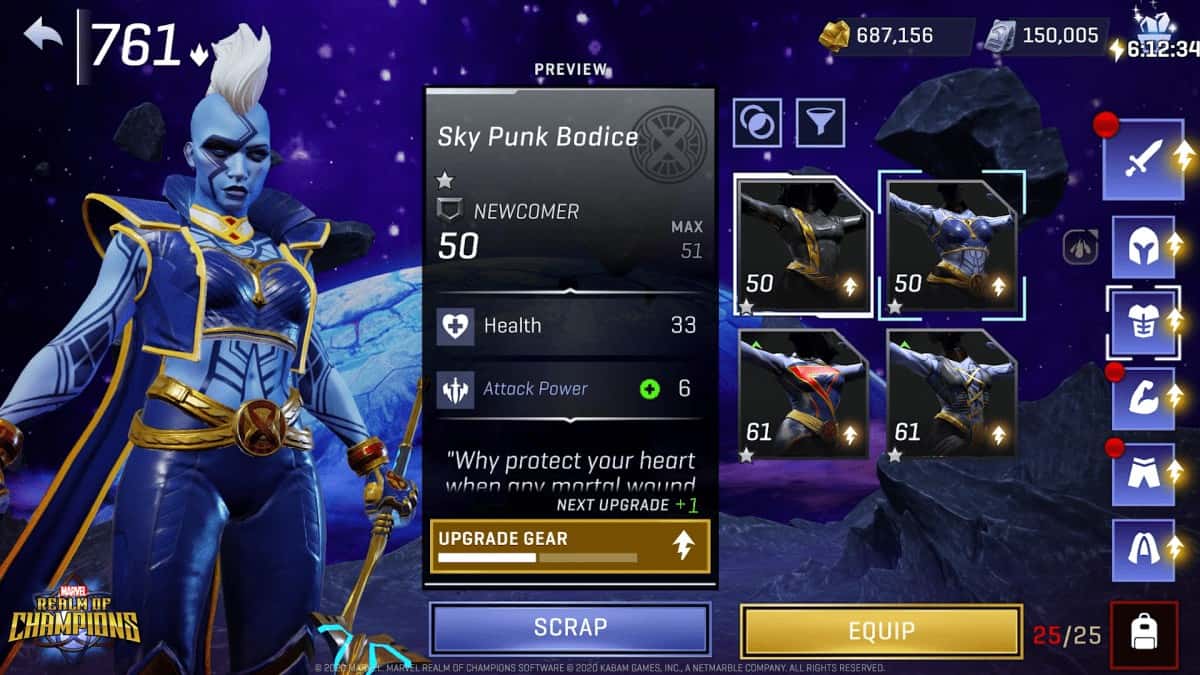Select the black and gold level 50 bodice
The width and height of the screenshot is (1200, 675).
tap(803, 246)
